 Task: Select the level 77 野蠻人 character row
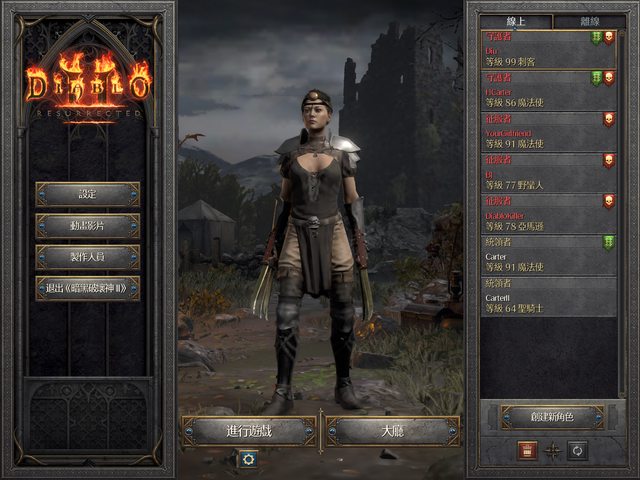click(547, 173)
